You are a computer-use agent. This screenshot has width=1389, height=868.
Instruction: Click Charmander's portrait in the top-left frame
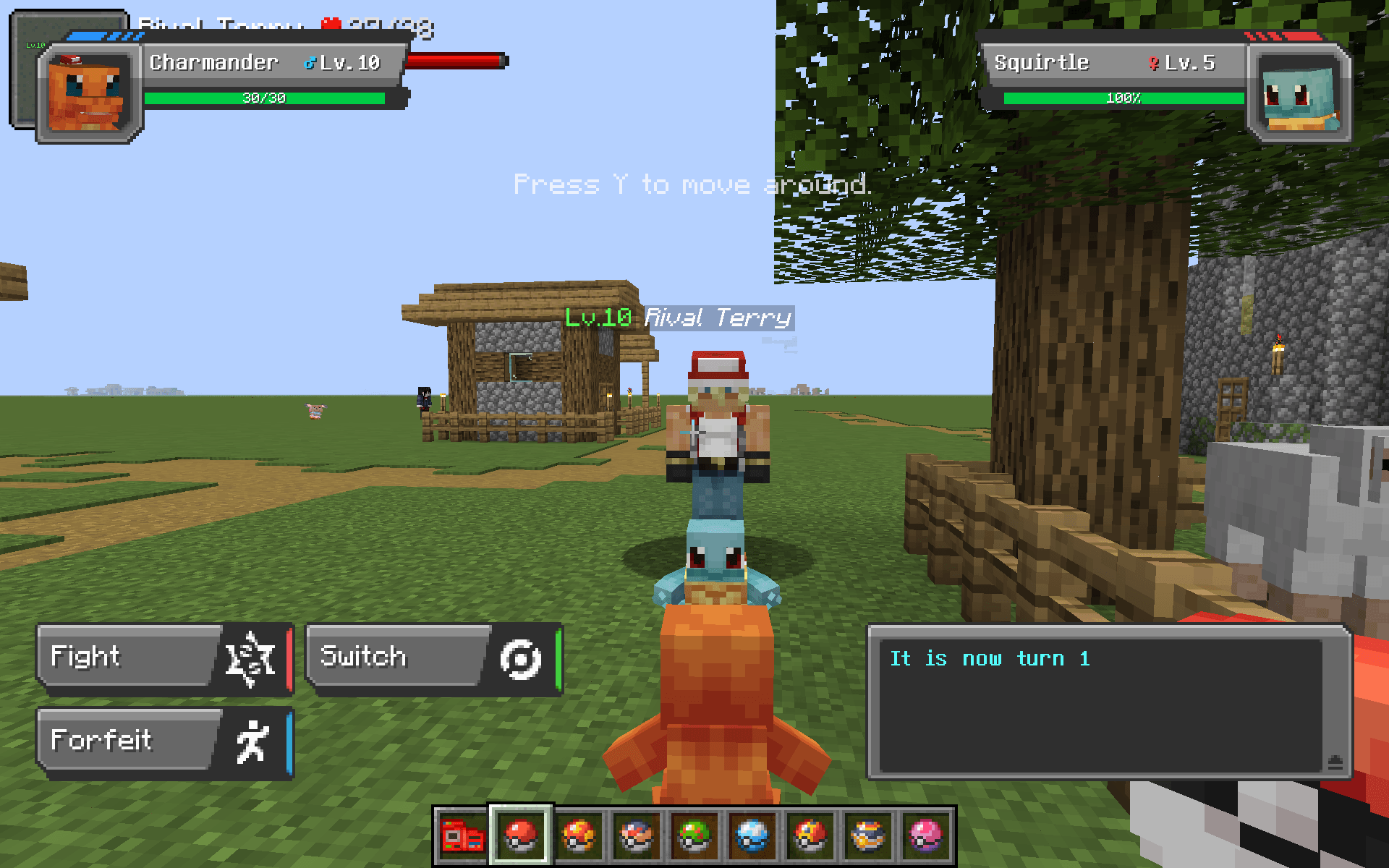85,94
